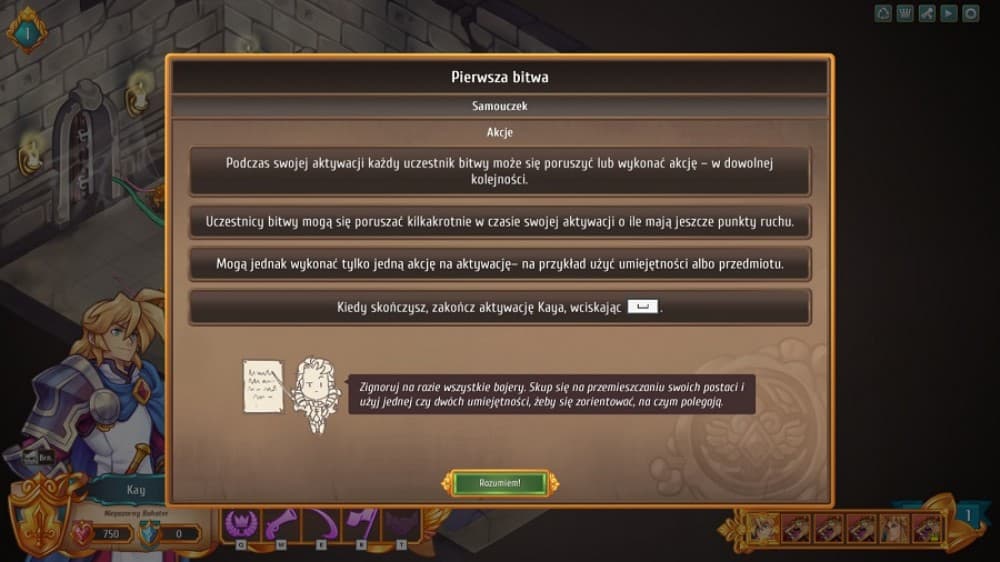Open the crown icon in top toolbar
The image size is (1000, 562).
click(x=905, y=13)
